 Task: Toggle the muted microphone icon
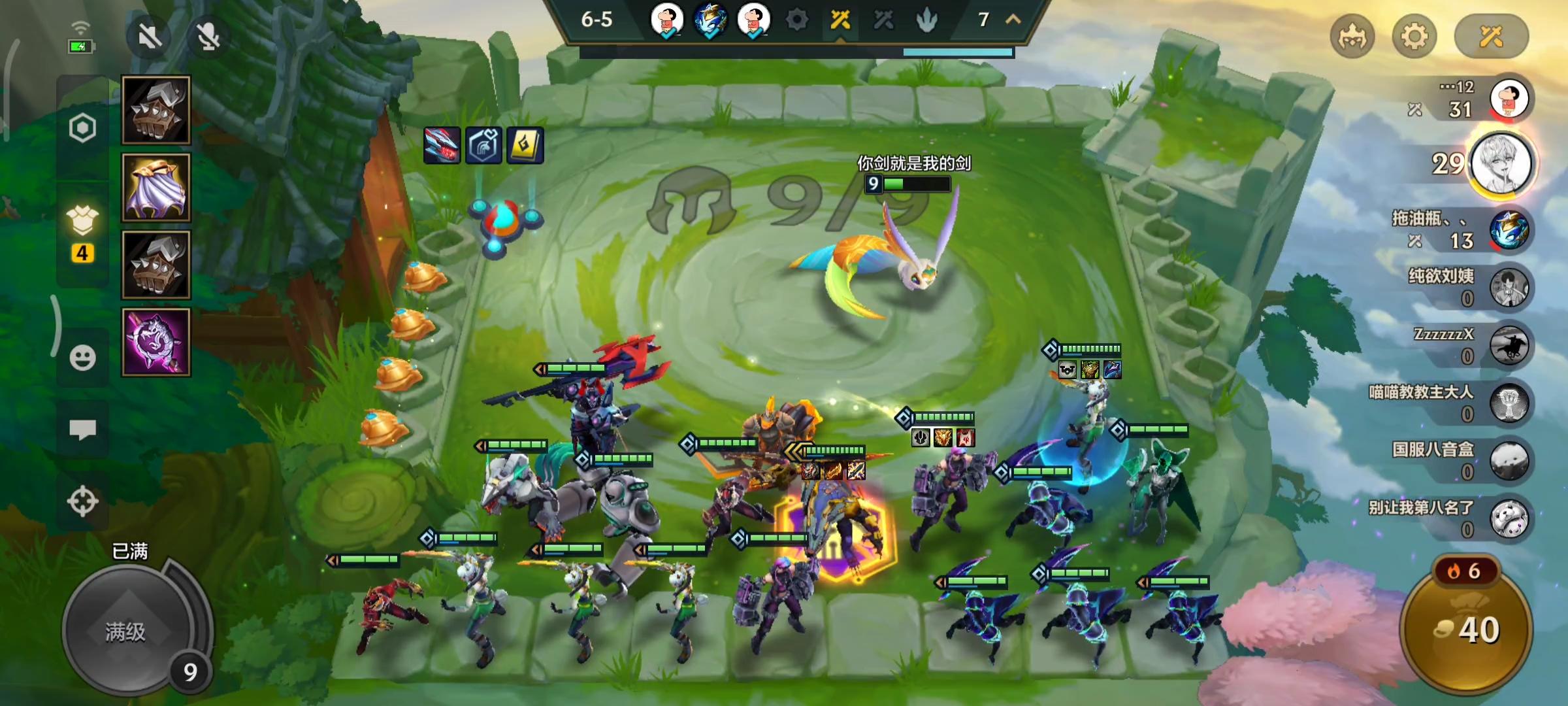click(x=208, y=37)
